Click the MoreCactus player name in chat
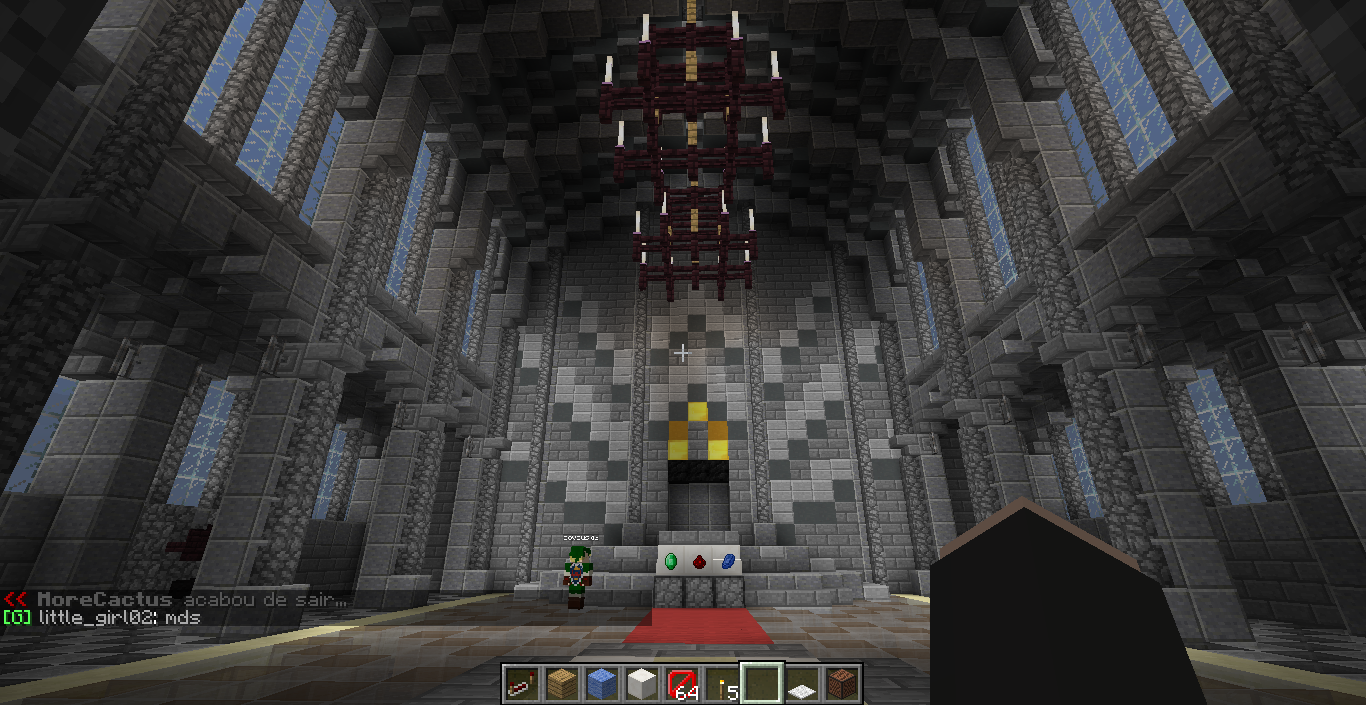This screenshot has width=1366, height=705. click(104, 599)
